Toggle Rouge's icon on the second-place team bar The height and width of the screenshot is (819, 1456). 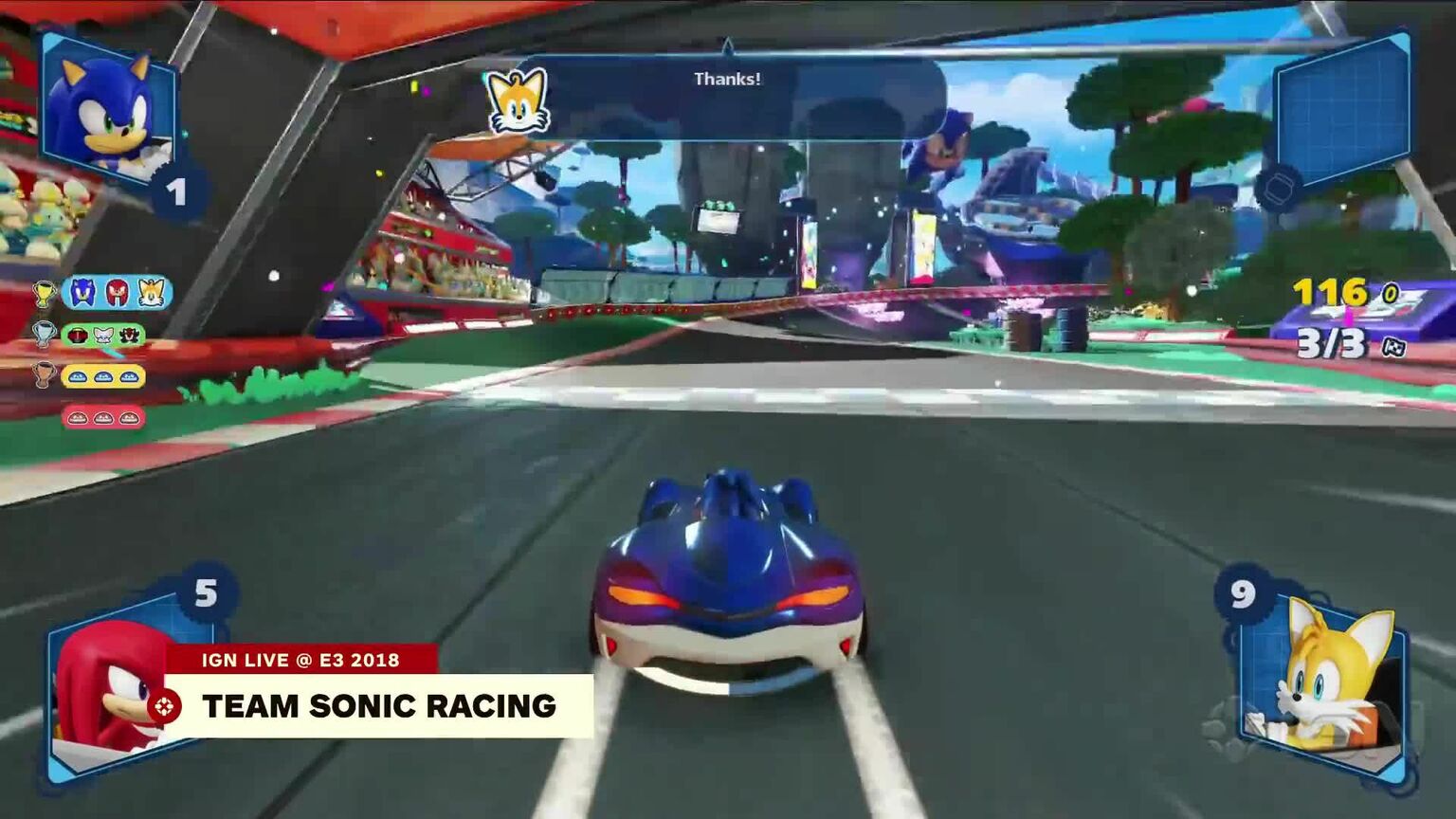[x=102, y=336]
